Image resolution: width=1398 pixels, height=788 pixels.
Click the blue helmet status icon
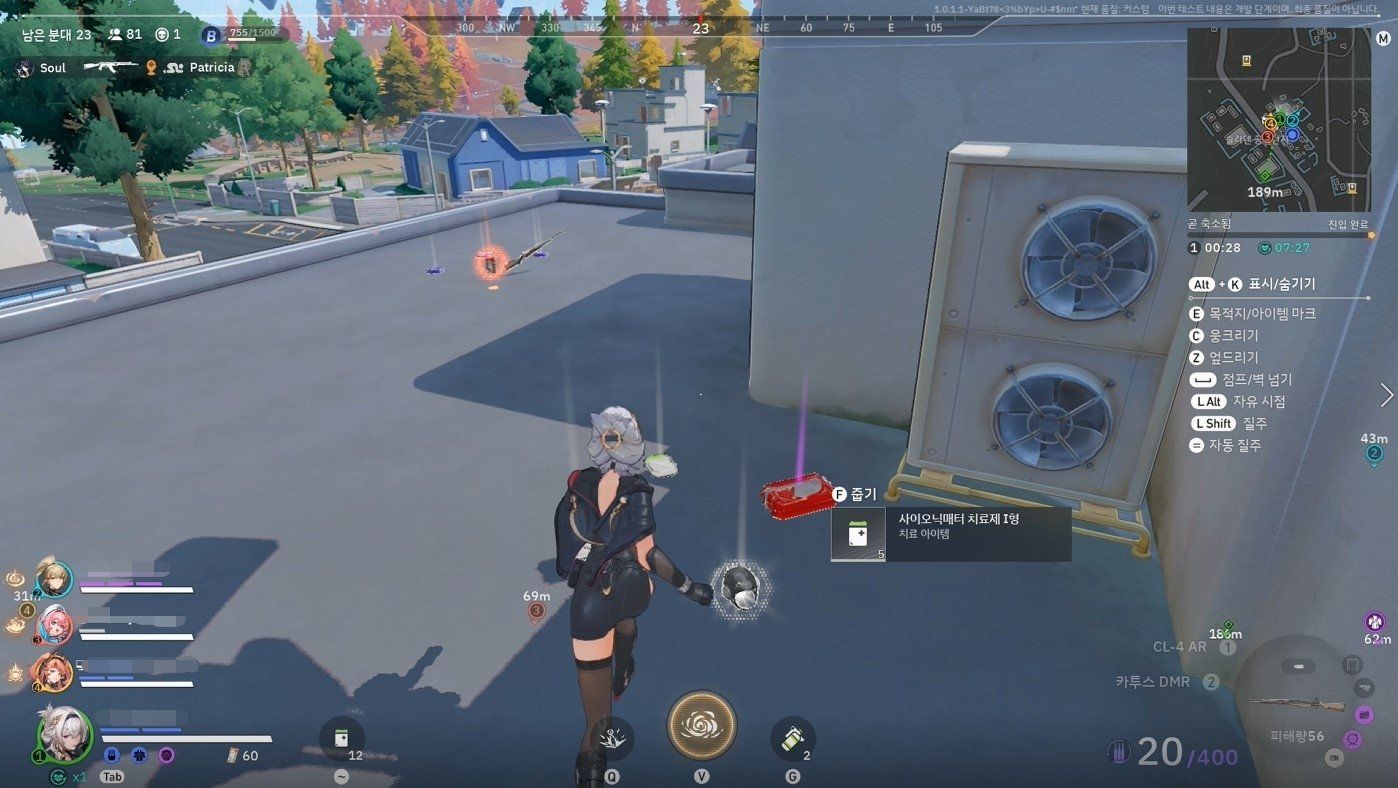(112, 755)
